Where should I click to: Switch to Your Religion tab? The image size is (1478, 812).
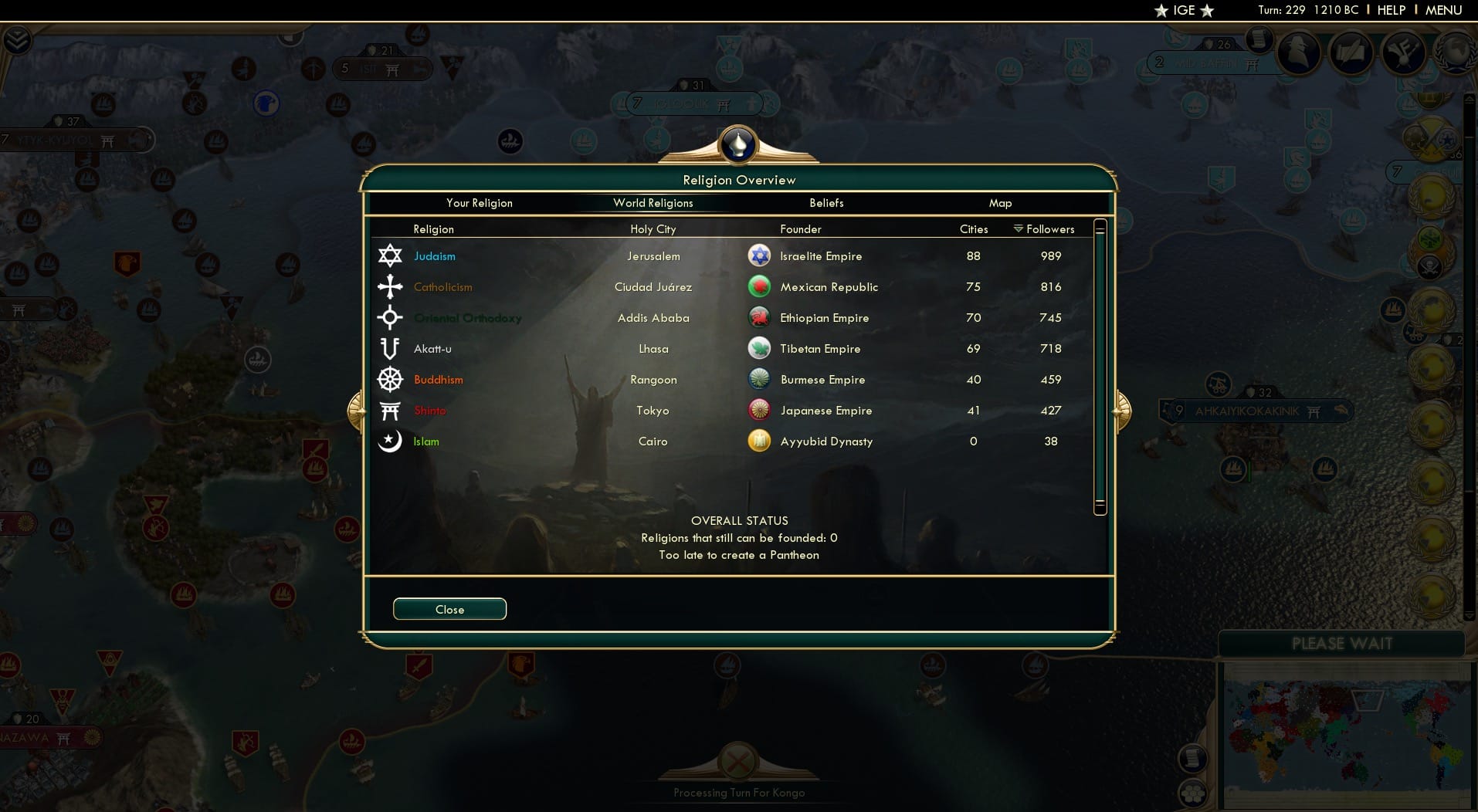pyautogui.click(x=479, y=203)
